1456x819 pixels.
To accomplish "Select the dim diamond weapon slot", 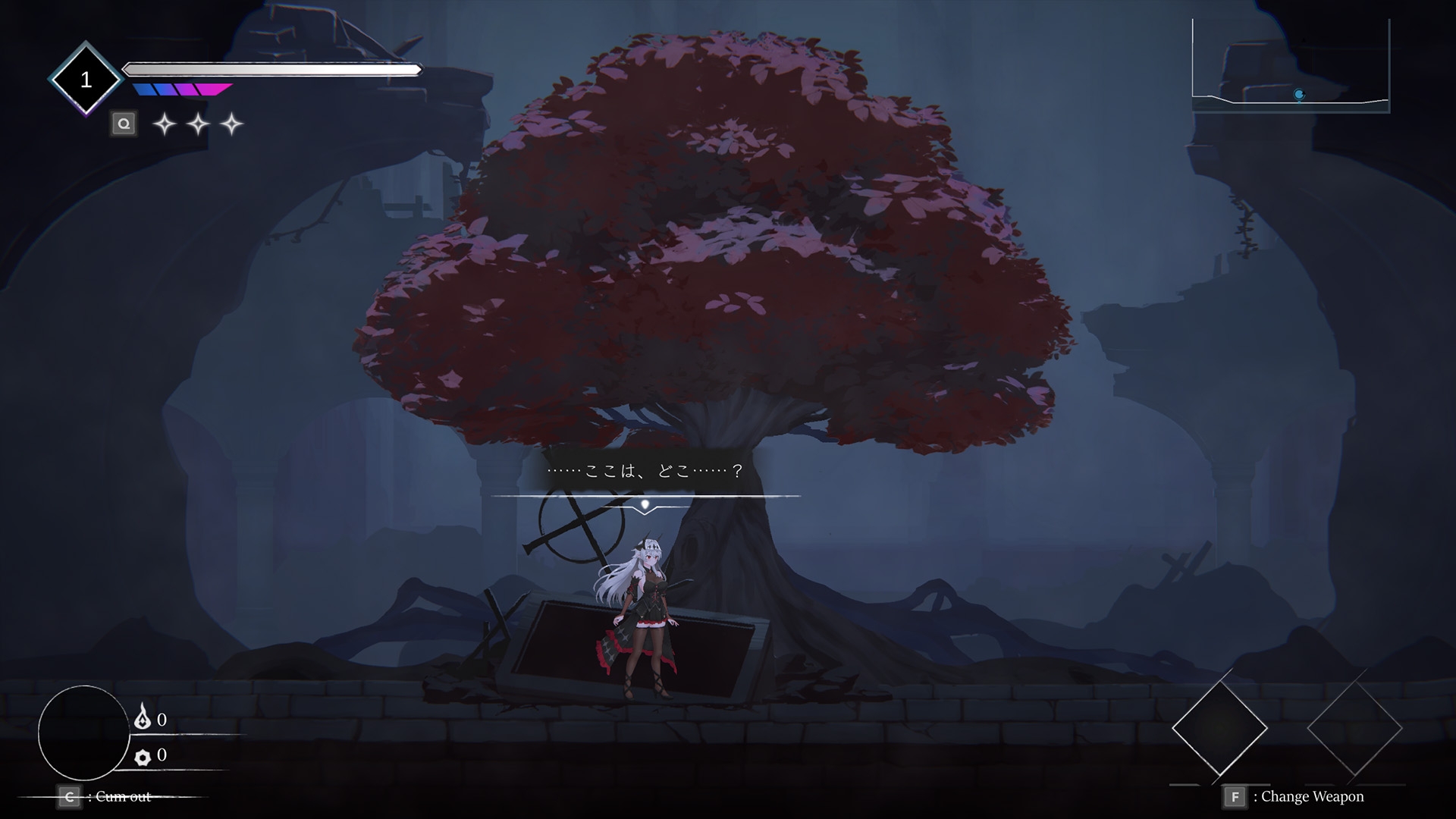I will 1354,728.
